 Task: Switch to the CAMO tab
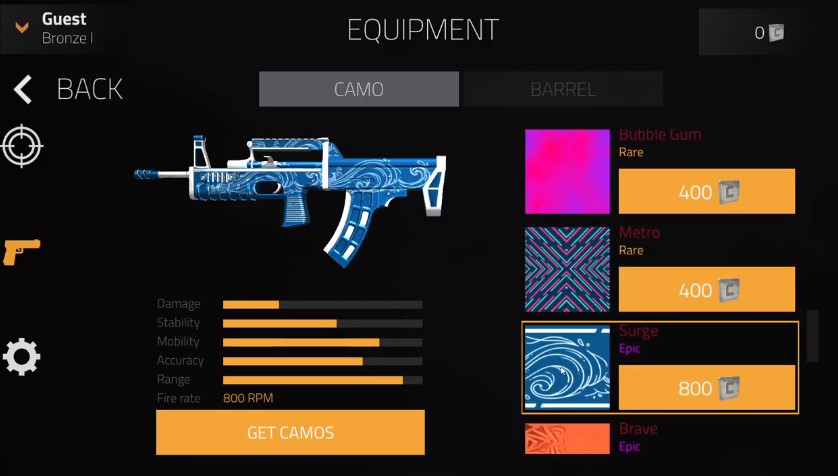[x=359, y=89]
